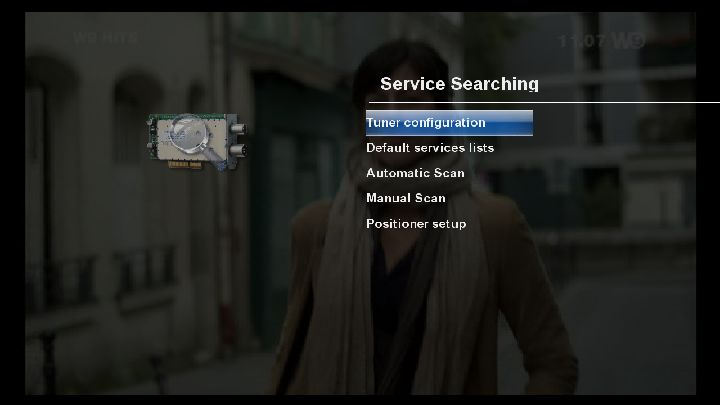This screenshot has height=405, width=720.
Task: Select Default services lists entry
Action: [430, 148]
